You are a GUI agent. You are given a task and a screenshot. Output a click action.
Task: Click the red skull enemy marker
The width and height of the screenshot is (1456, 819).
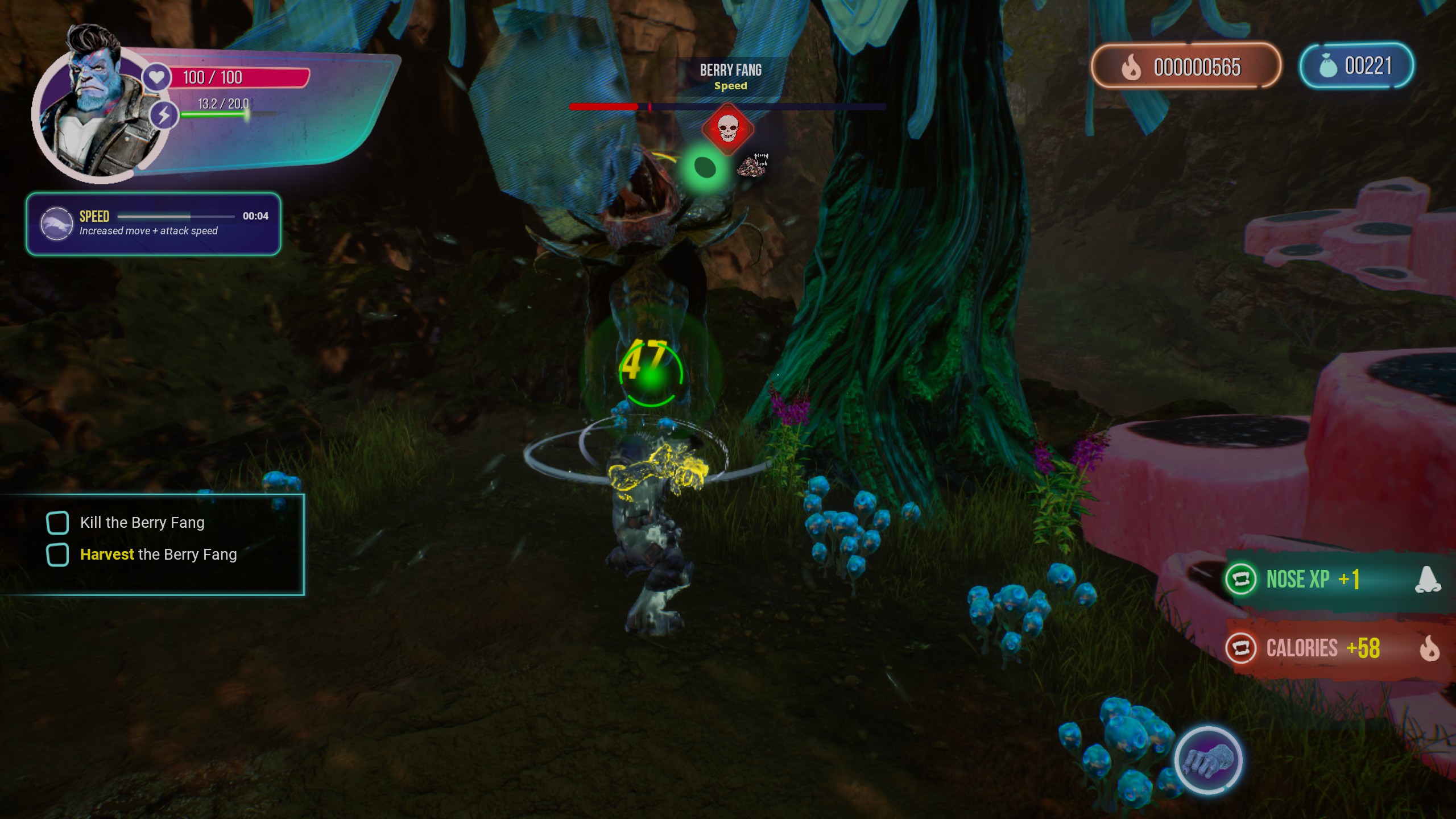click(728, 129)
